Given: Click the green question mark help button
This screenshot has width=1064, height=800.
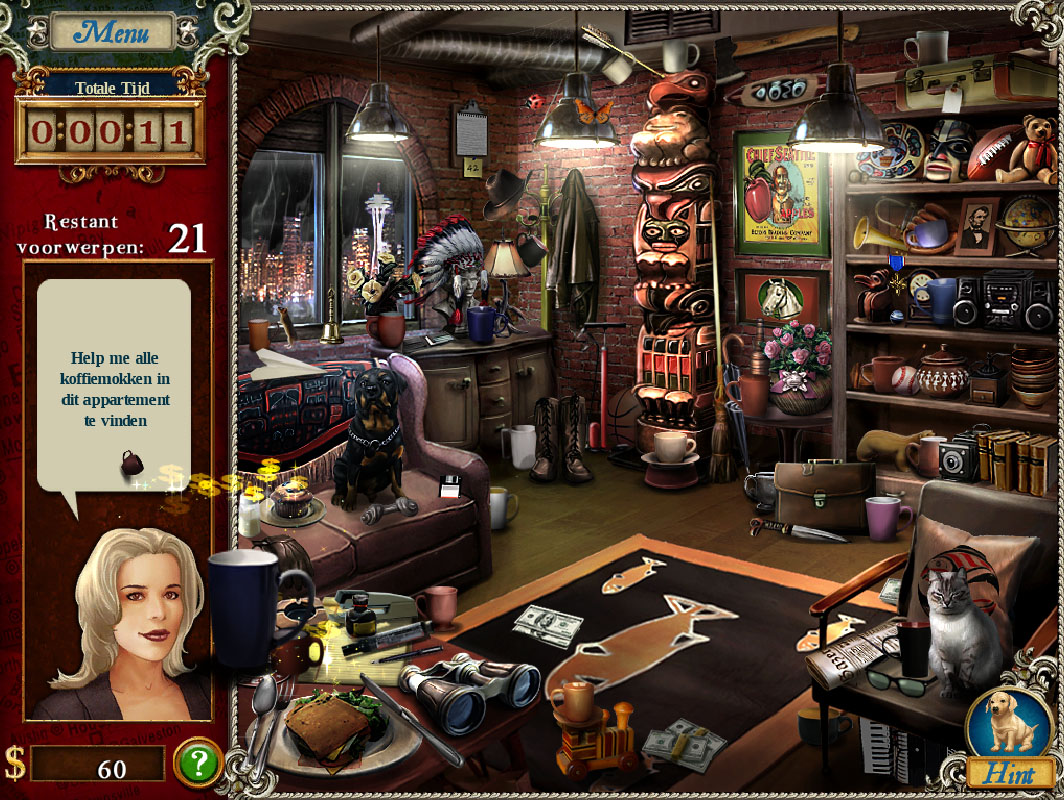Looking at the screenshot, I should click(x=198, y=764).
